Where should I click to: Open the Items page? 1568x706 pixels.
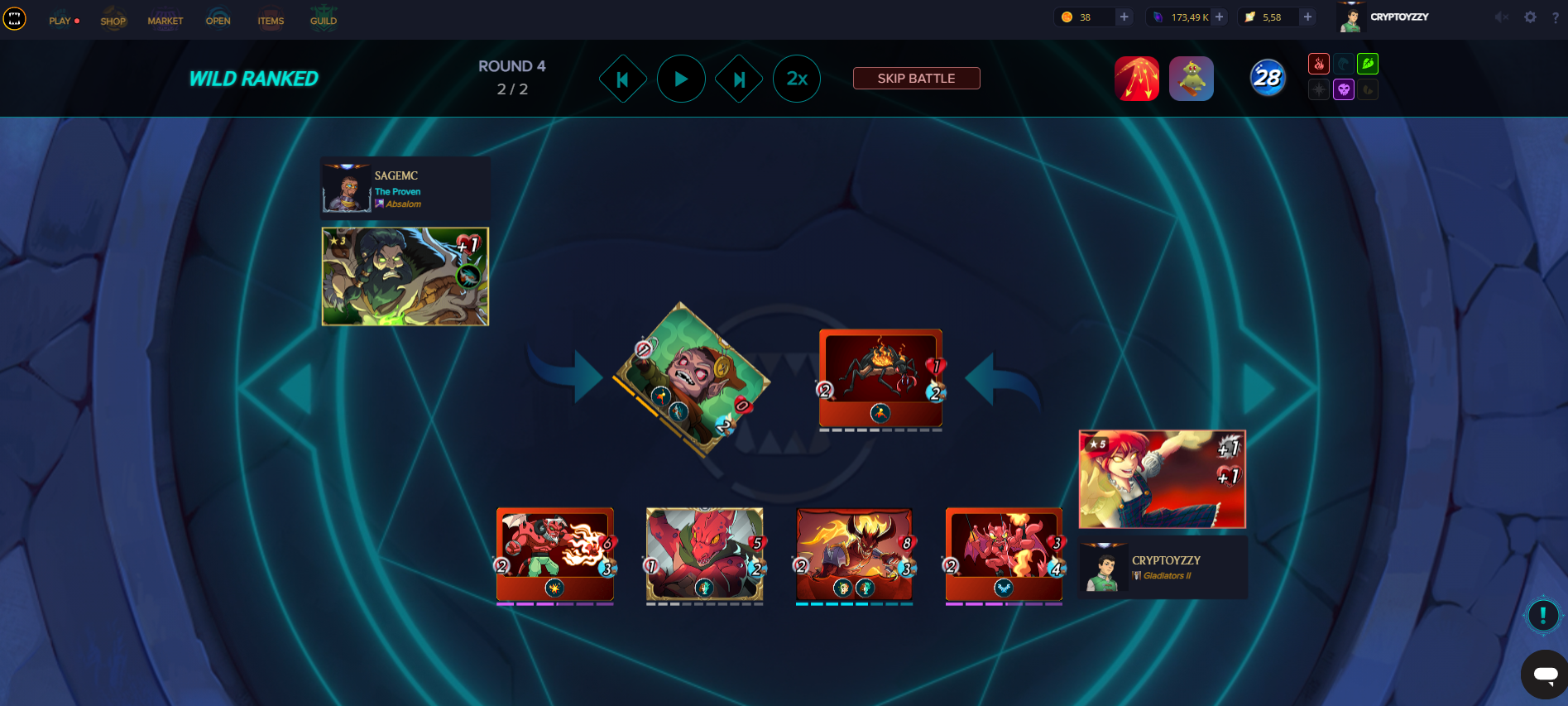(x=271, y=21)
